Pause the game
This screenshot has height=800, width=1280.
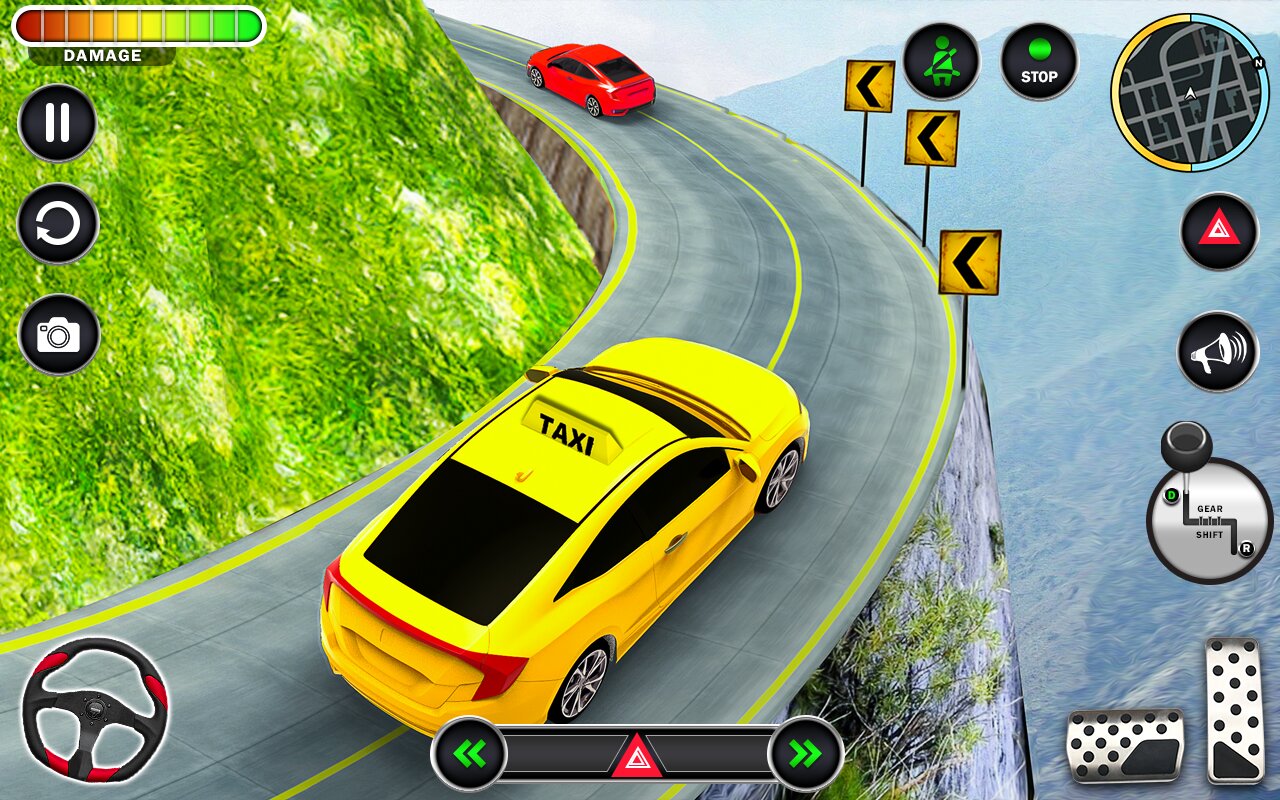pos(57,123)
